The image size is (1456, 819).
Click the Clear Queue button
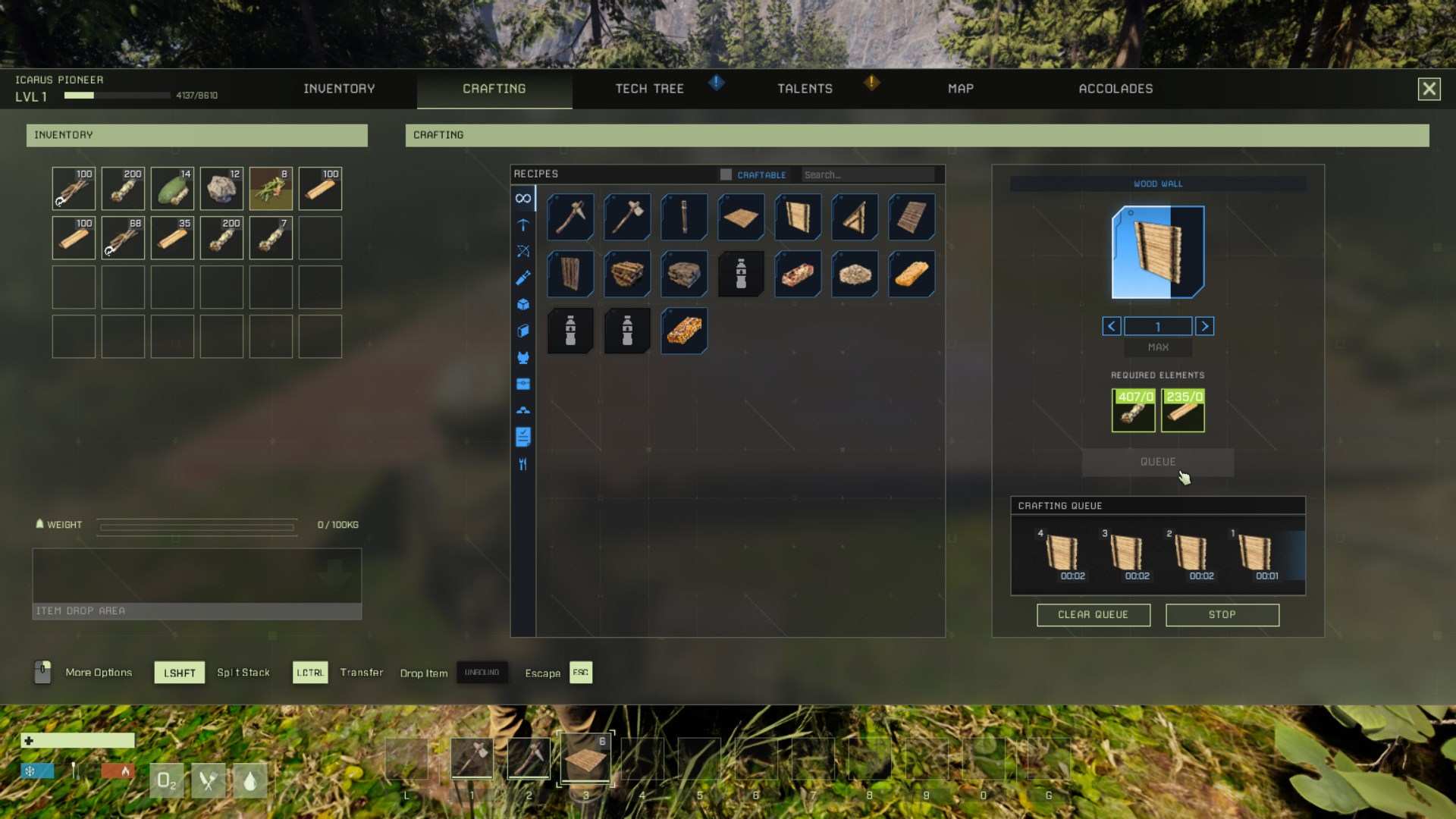click(x=1094, y=615)
